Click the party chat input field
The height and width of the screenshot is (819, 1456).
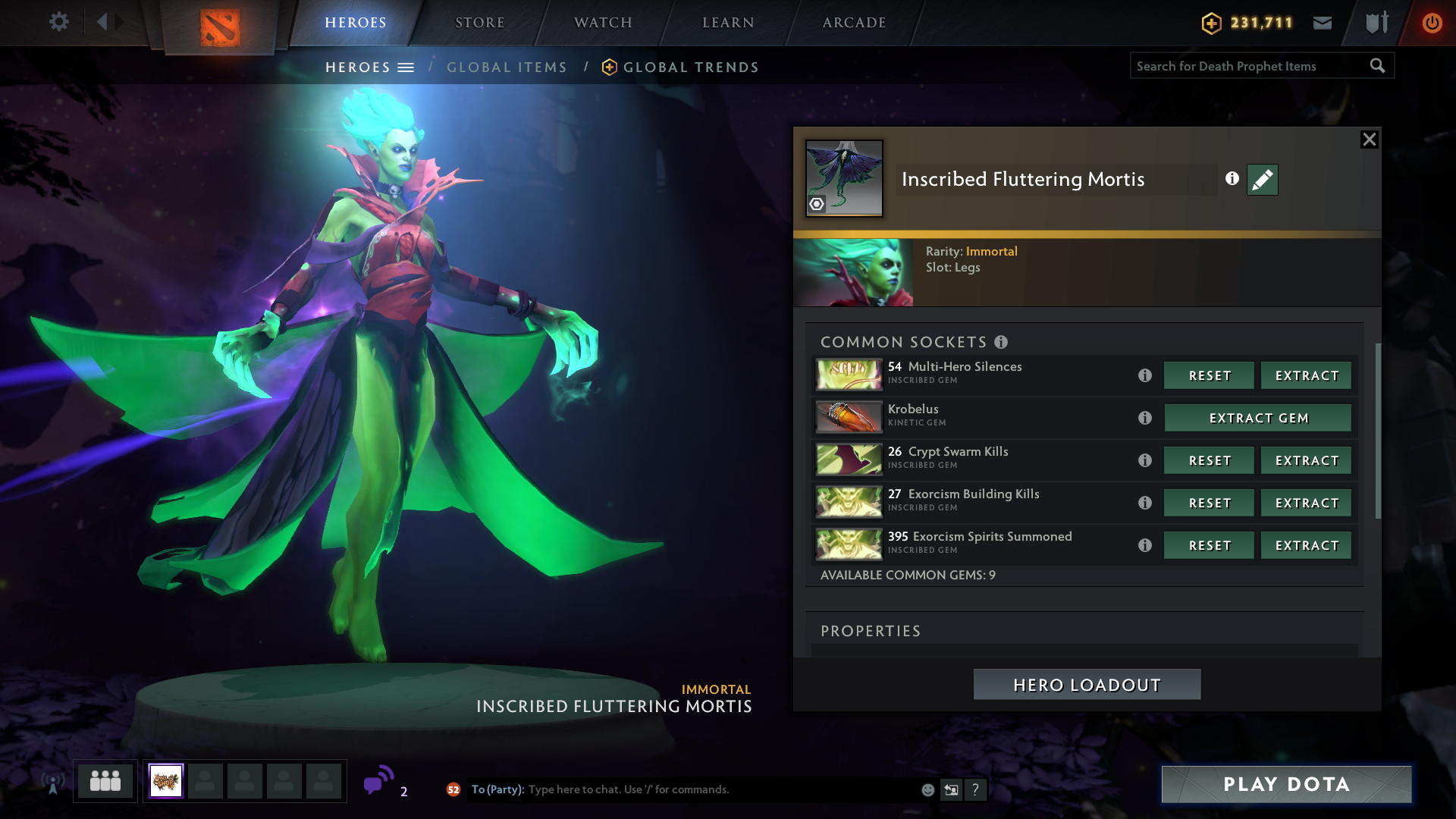720,789
